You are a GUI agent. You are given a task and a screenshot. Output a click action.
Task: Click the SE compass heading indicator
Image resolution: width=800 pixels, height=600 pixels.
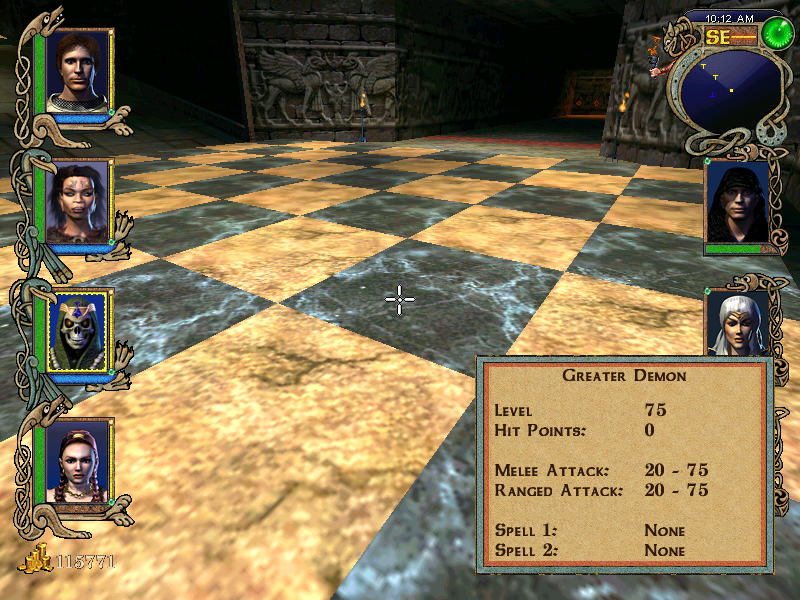[720, 37]
